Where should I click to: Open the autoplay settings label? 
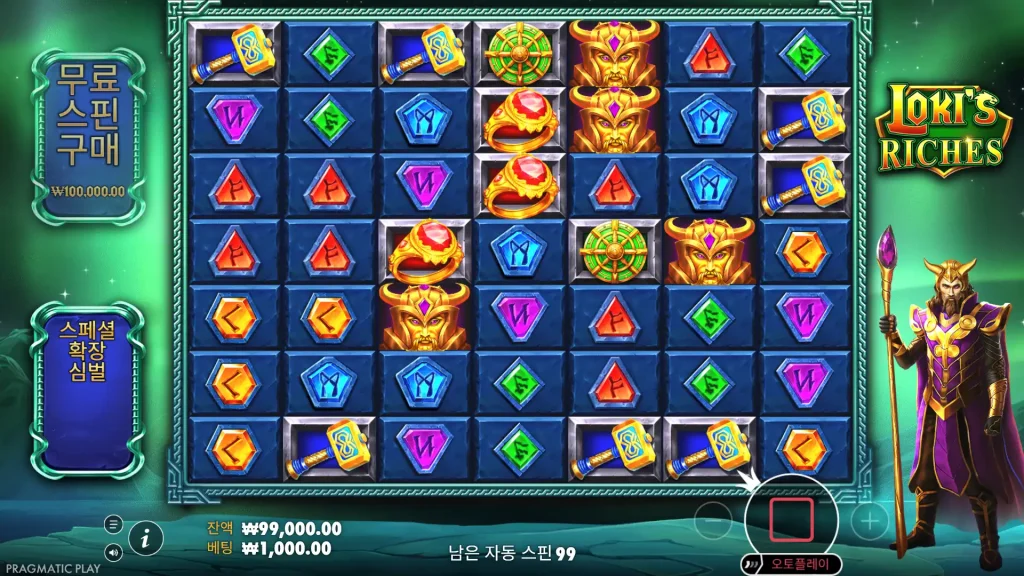click(x=799, y=564)
